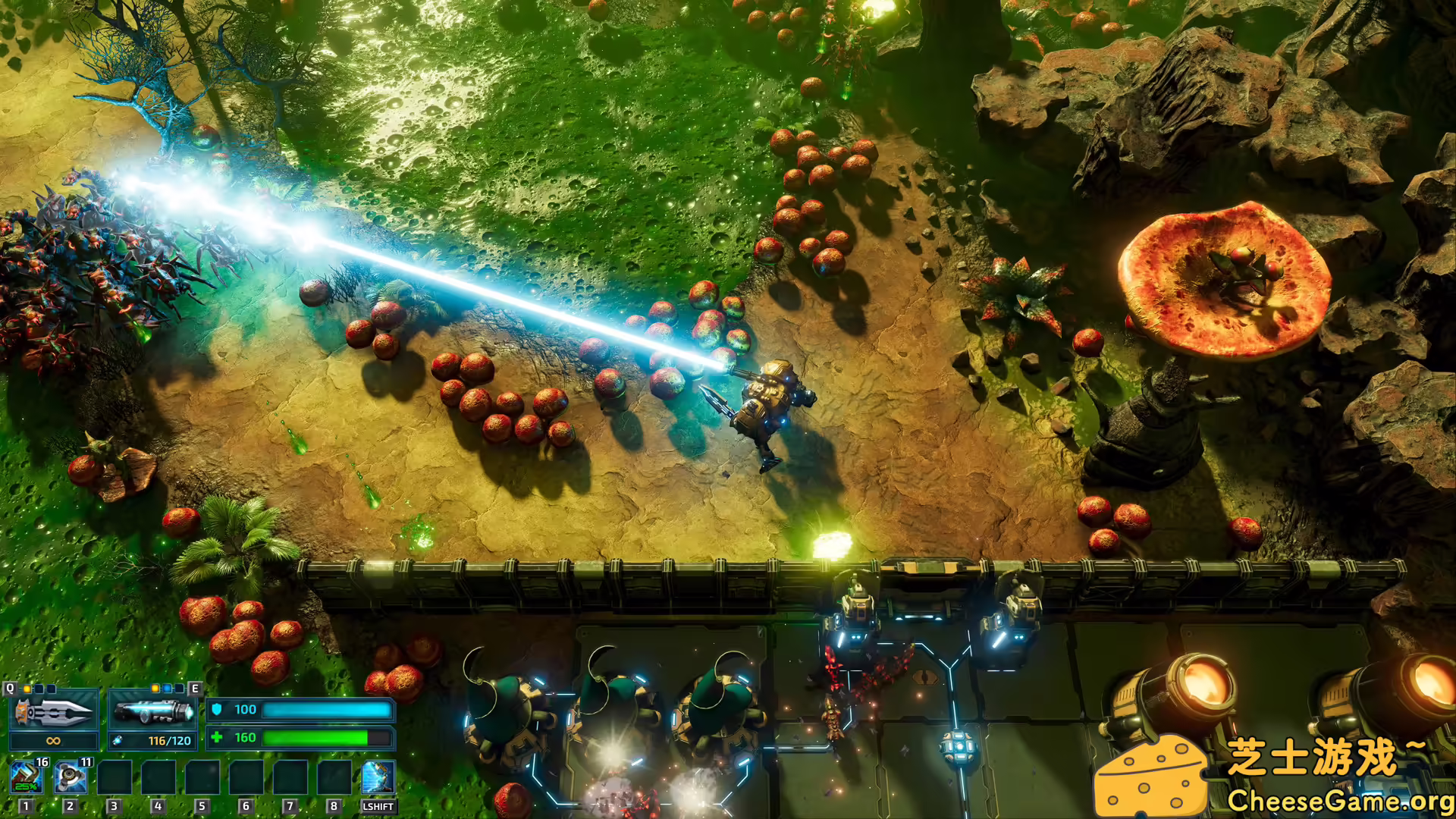Activate the mine gadget with count 11
The image size is (1456, 819).
click(x=71, y=777)
